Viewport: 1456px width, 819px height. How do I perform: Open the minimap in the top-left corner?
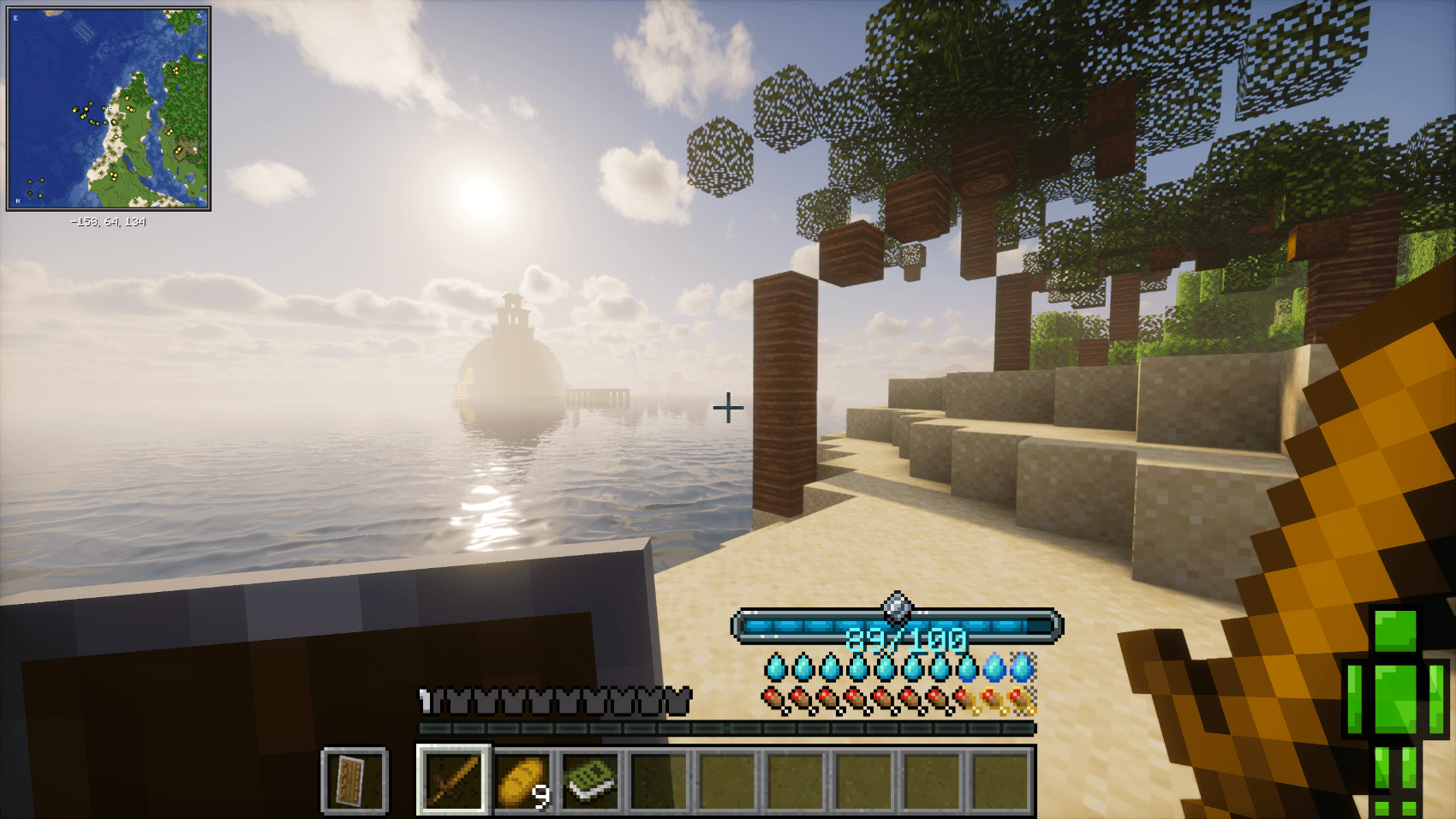click(x=109, y=107)
